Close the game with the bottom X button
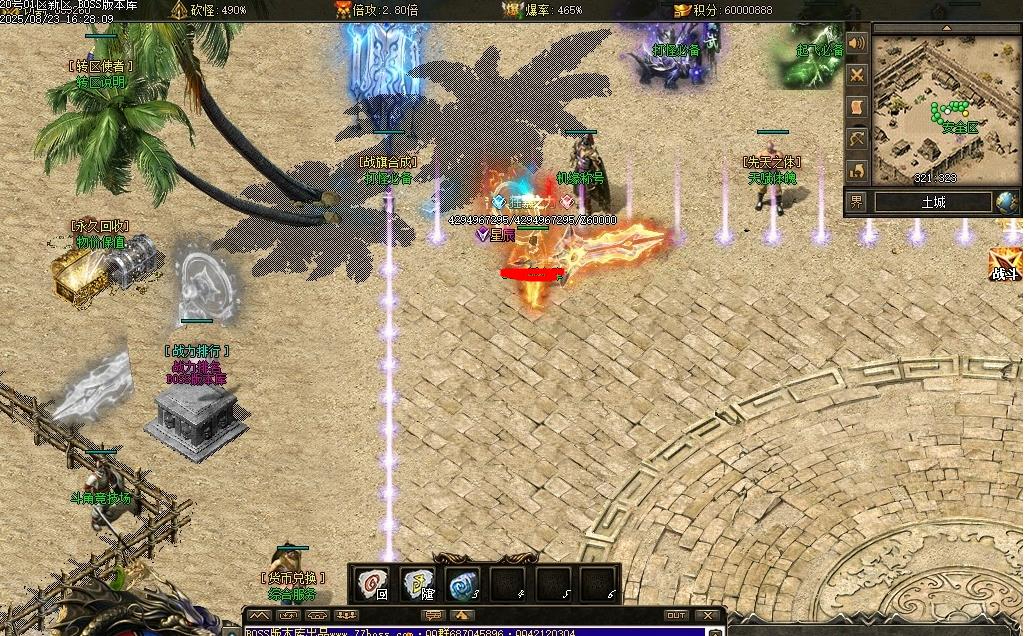The height and width of the screenshot is (636, 1028). tap(709, 615)
